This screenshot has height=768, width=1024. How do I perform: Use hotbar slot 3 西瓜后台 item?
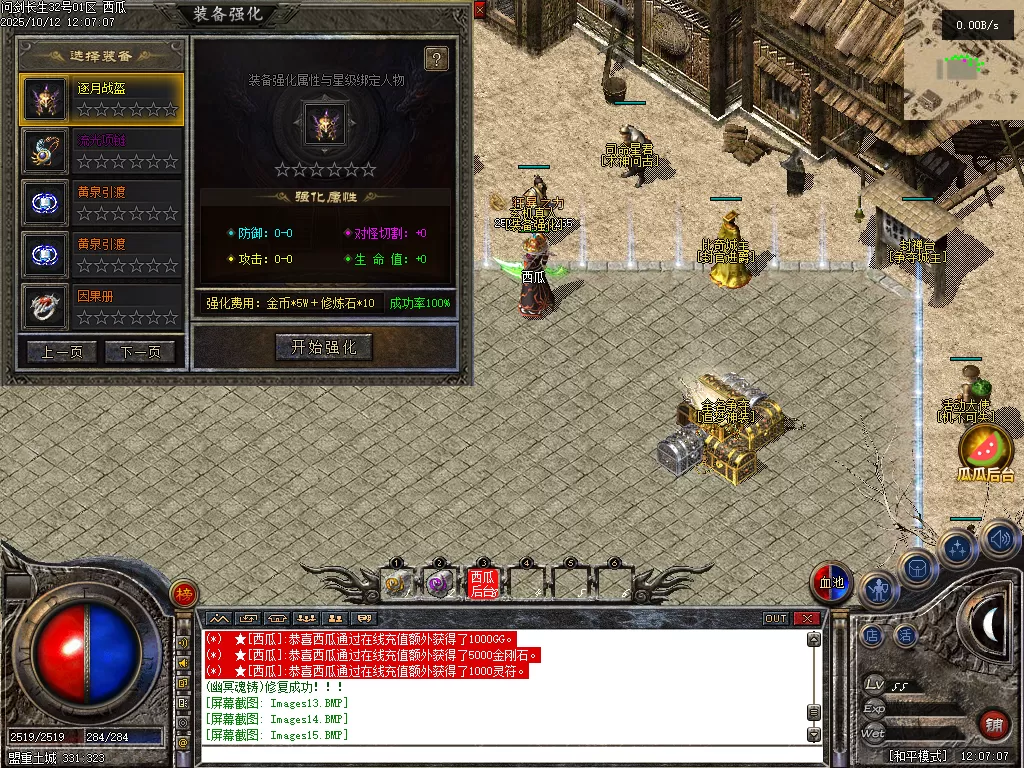[x=482, y=583]
